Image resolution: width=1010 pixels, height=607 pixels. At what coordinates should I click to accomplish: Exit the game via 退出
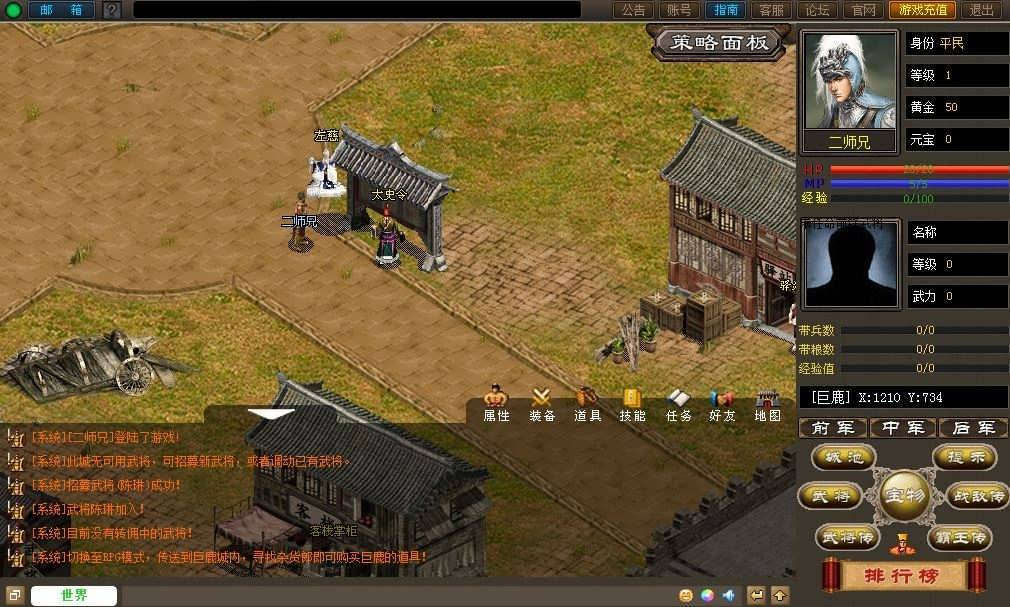click(x=982, y=10)
